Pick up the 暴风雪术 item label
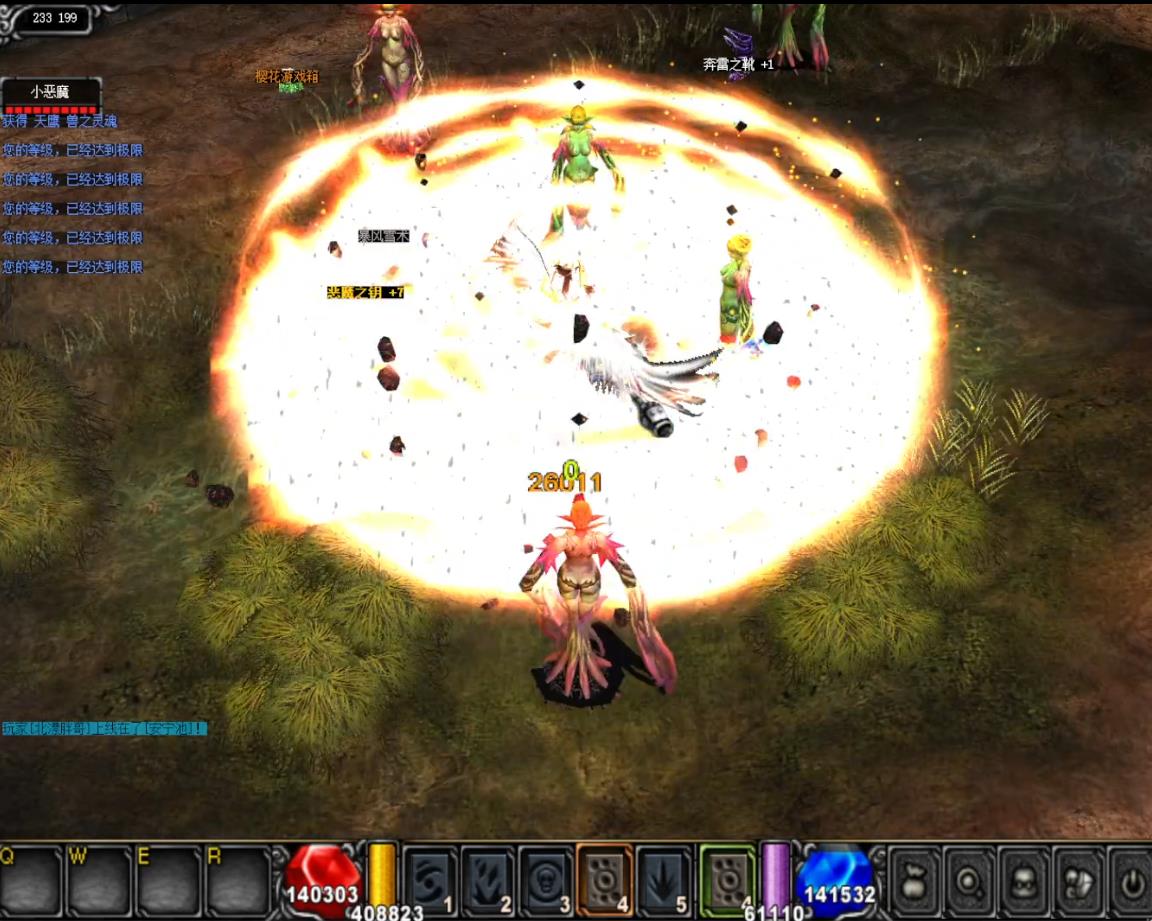 click(384, 237)
